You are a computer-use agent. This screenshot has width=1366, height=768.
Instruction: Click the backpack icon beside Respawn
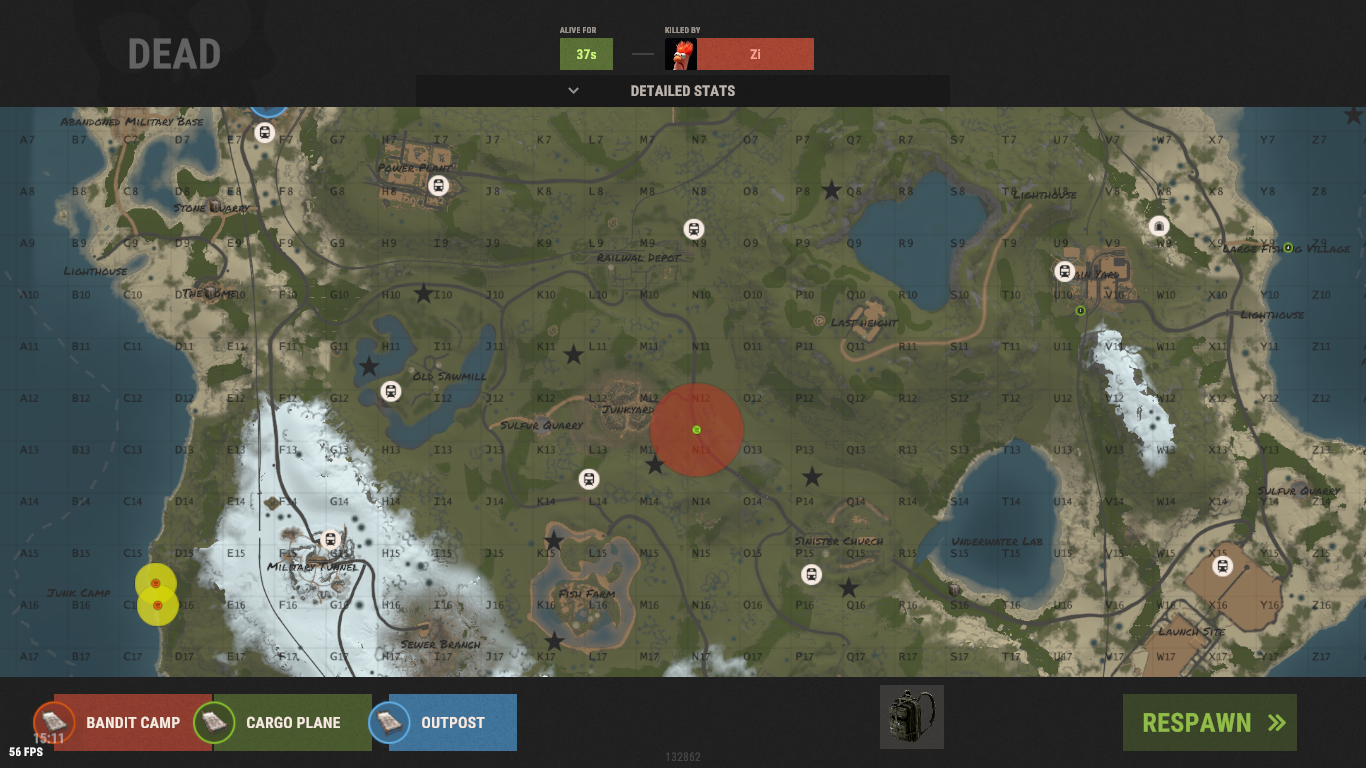click(911, 717)
